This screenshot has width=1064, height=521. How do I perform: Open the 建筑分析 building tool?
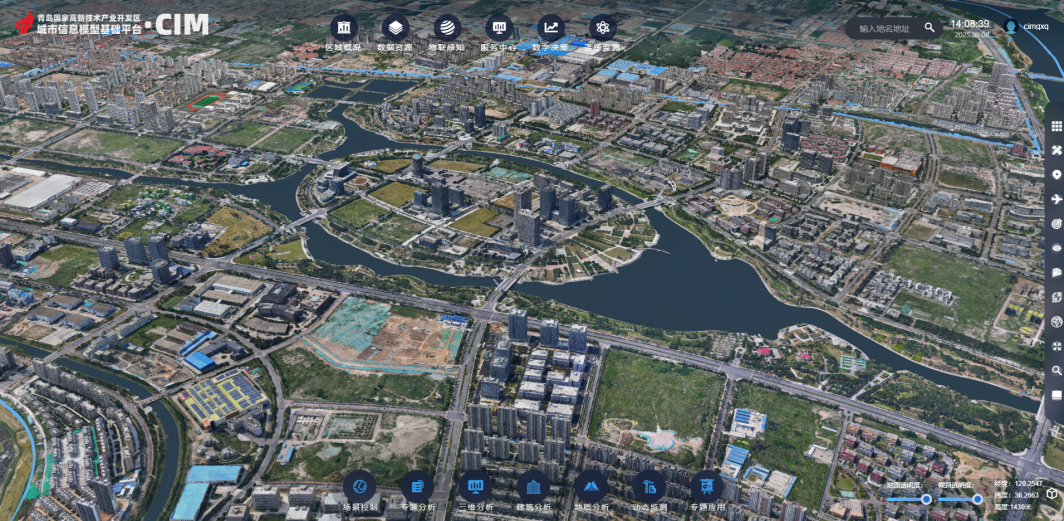point(533,487)
